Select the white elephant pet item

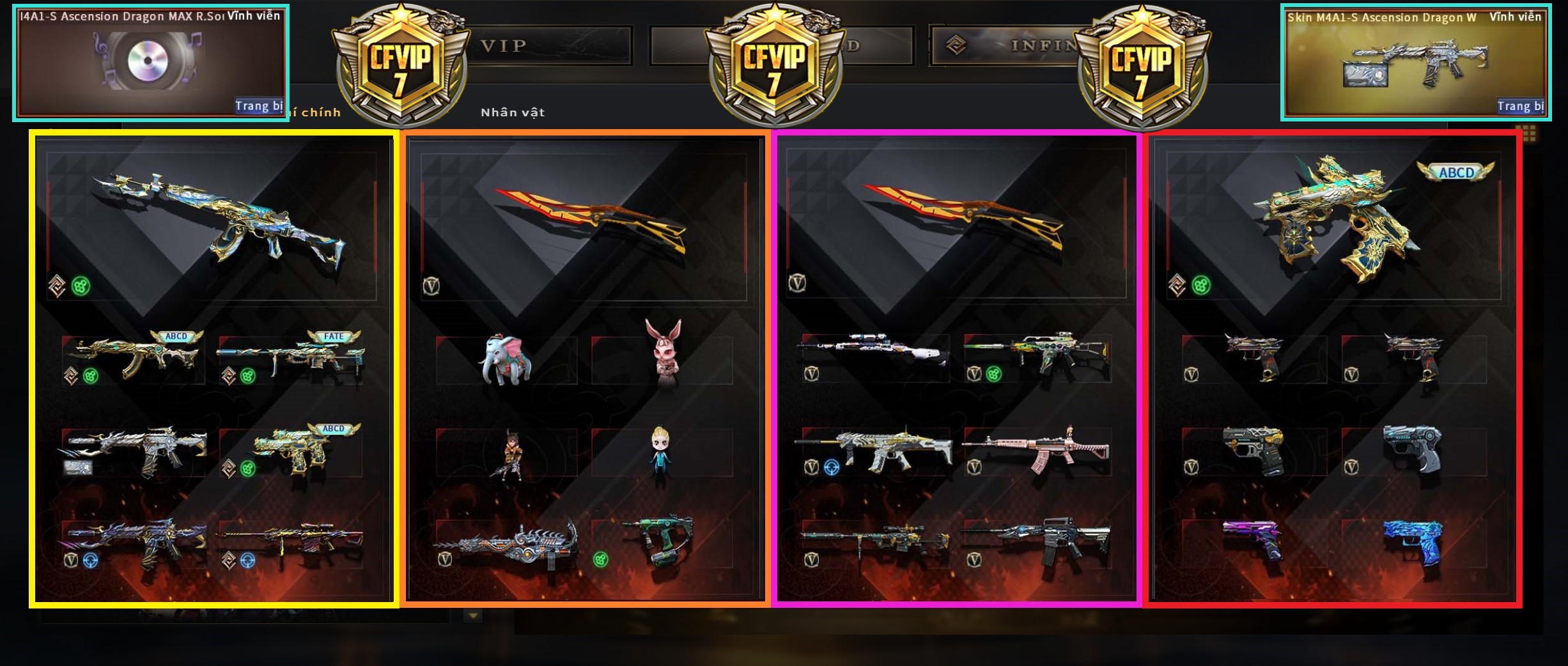coord(506,360)
